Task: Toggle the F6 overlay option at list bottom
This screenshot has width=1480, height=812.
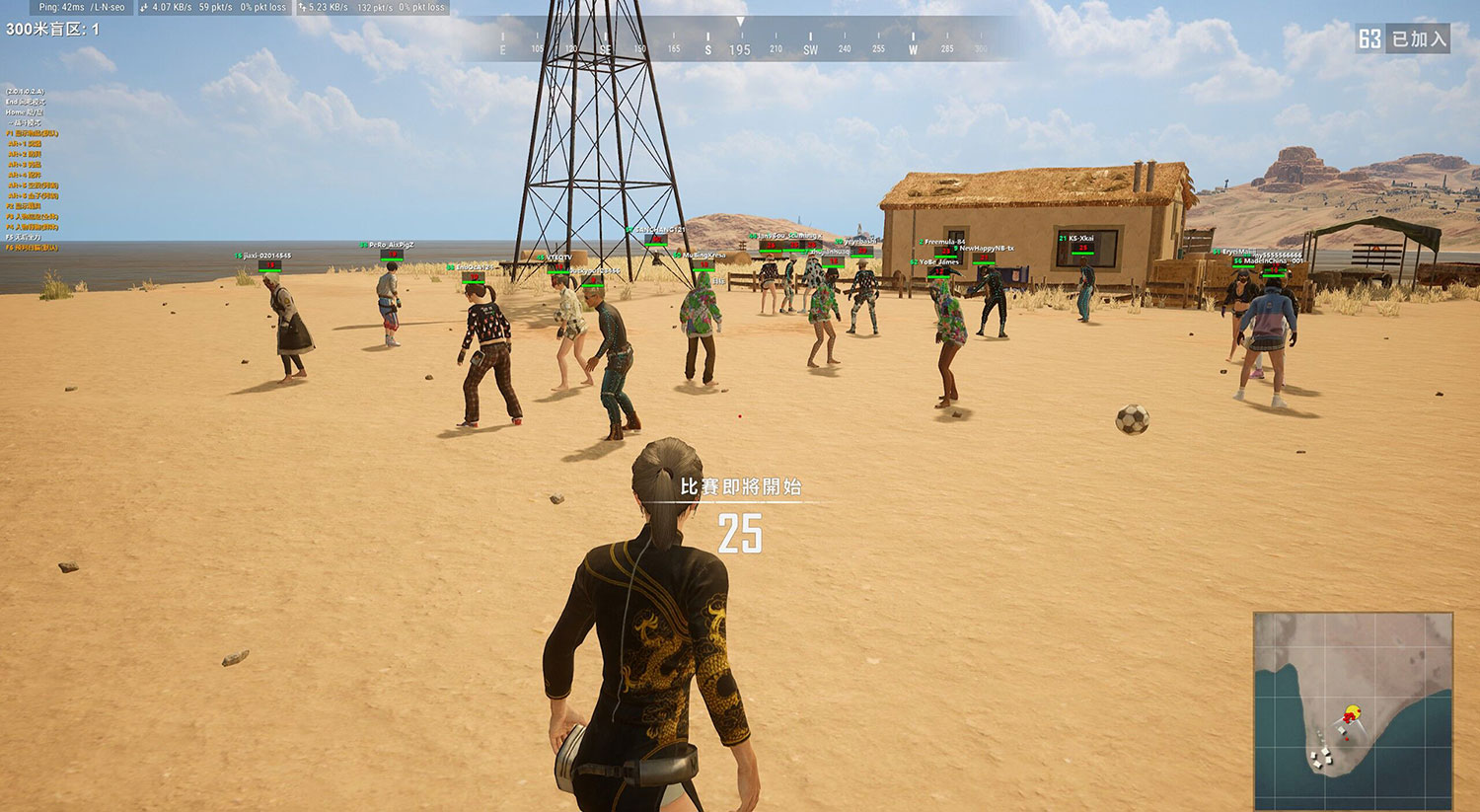Action: (x=32, y=247)
